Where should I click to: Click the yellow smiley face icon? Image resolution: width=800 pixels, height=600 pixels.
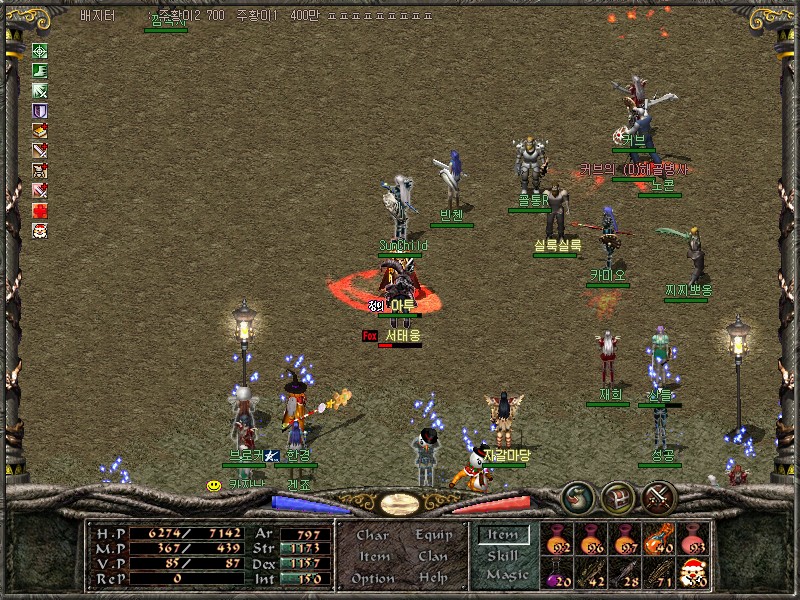213,485
